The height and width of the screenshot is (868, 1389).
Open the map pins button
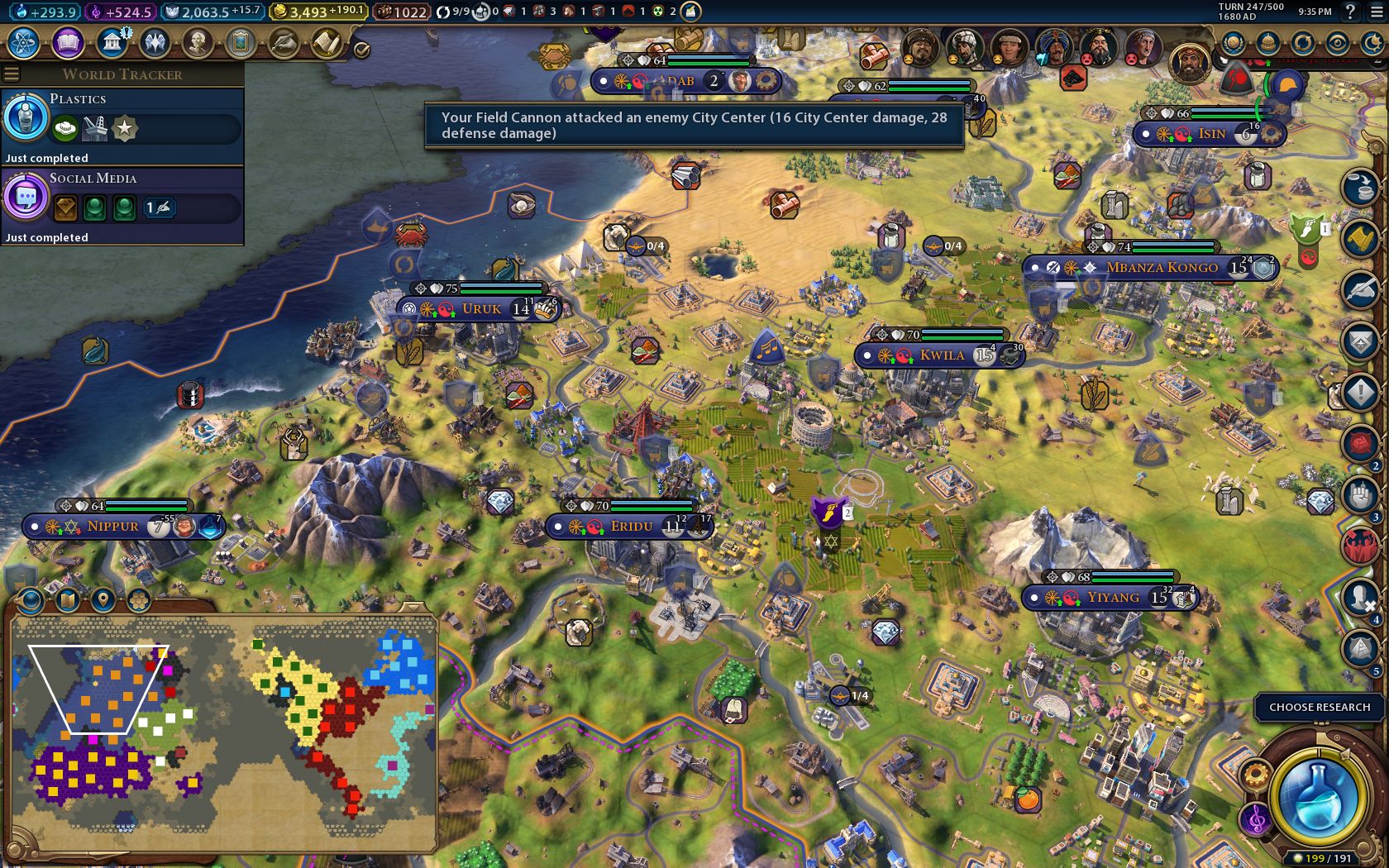pos(103,600)
